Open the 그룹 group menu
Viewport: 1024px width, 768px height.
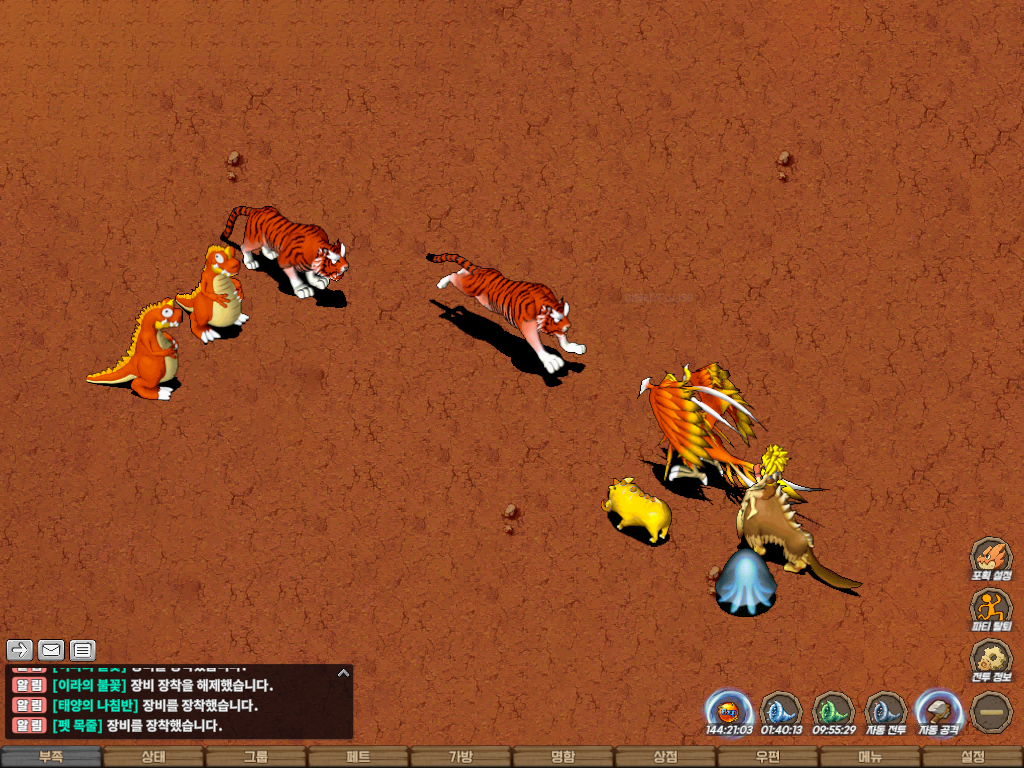point(256,757)
